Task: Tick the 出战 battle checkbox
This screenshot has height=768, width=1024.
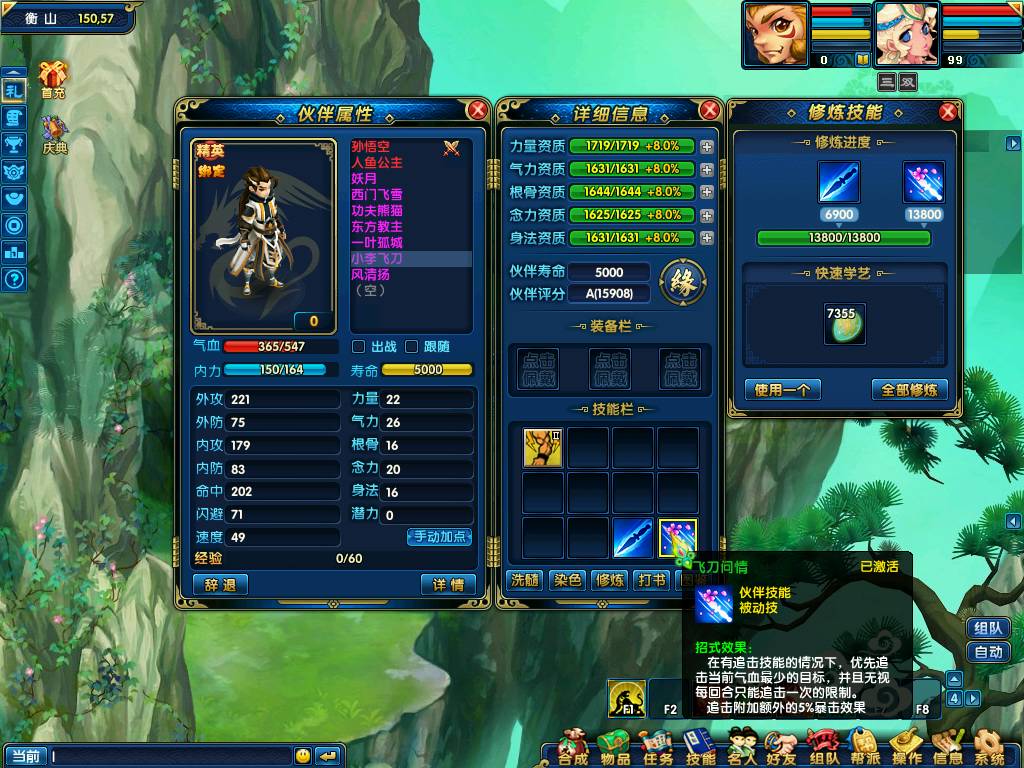Action: pyautogui.click(x=359, y=347)
